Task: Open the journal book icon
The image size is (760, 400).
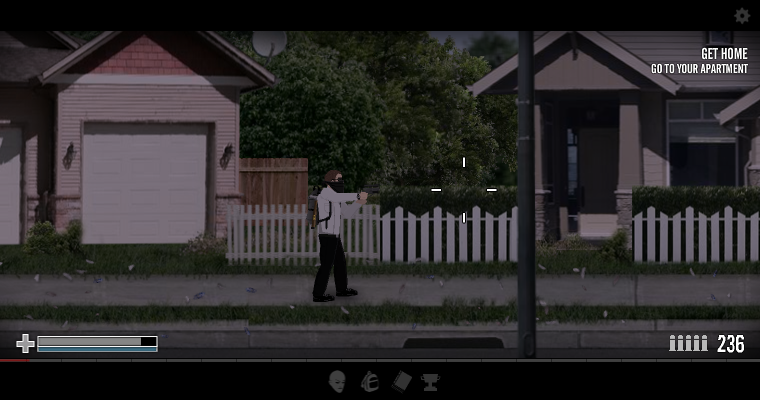Action: 401,381
